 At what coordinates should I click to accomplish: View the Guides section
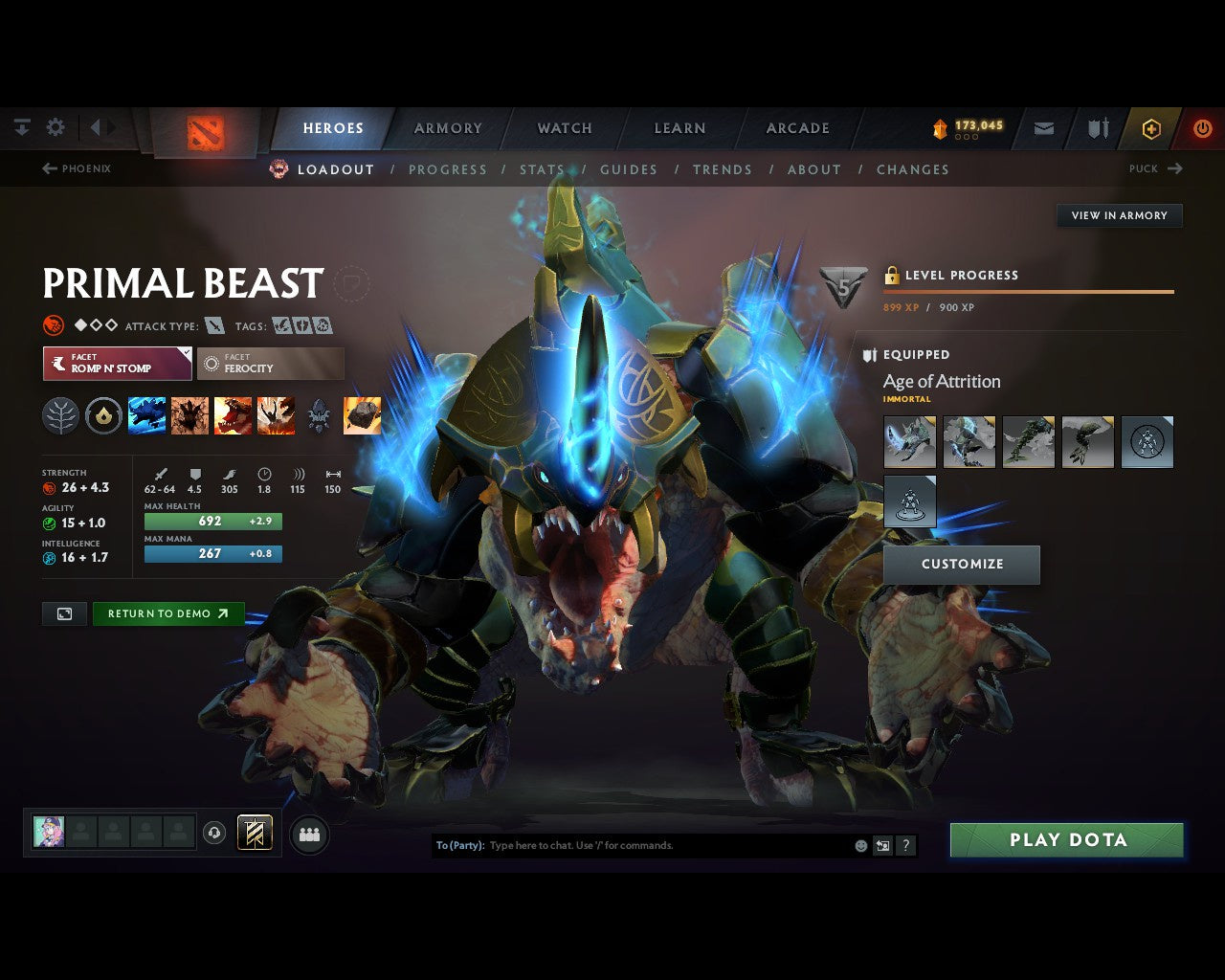point(629,169)
